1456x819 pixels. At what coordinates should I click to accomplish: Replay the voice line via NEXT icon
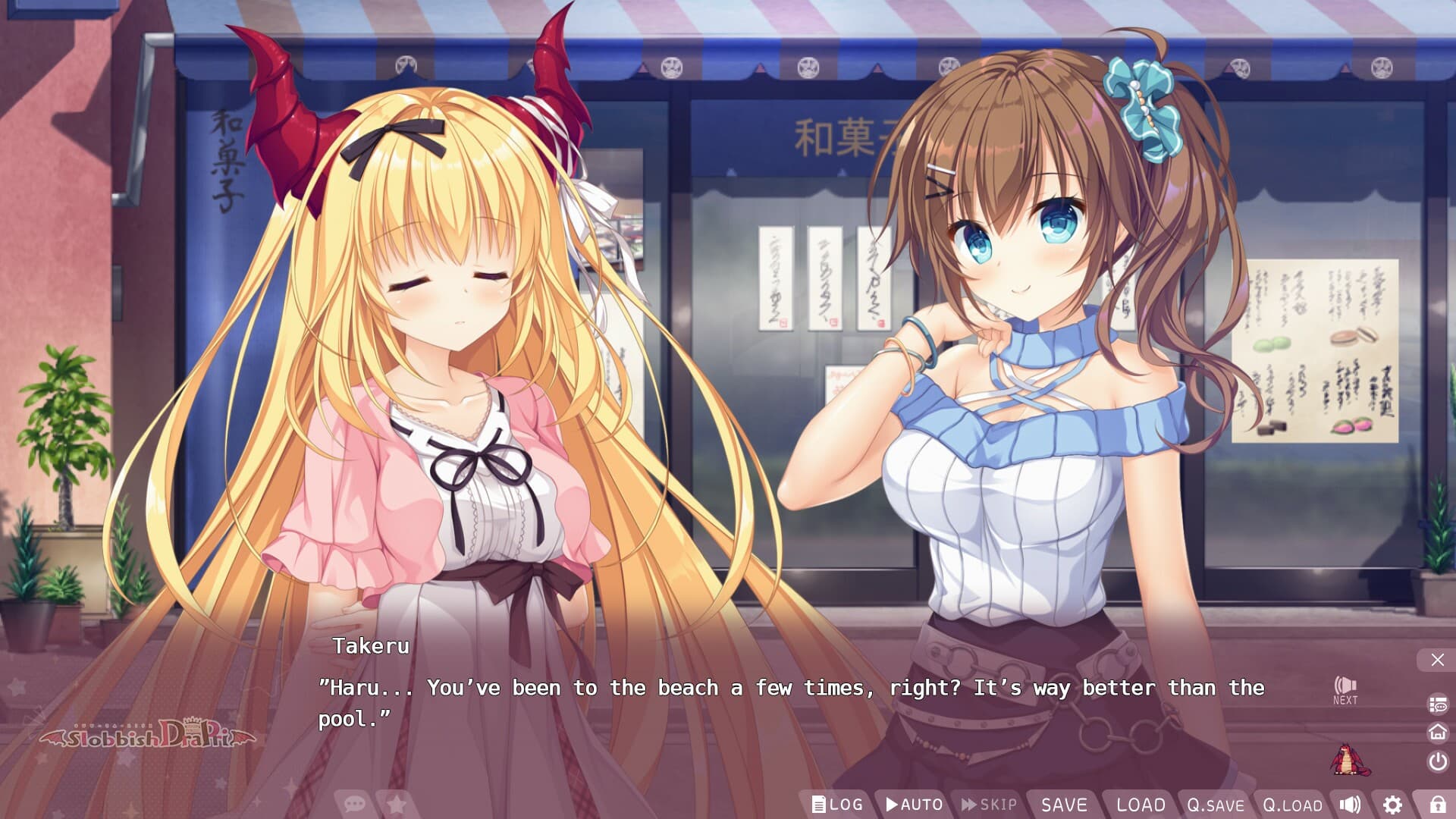click(x=1346, y=689)
